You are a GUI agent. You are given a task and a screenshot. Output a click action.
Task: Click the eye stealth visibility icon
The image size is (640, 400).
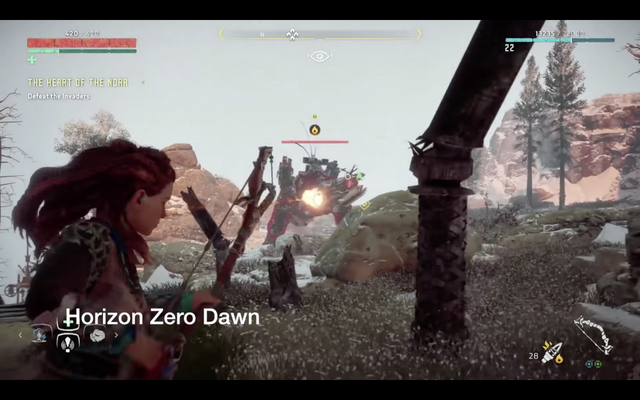(x=319, y=56)
